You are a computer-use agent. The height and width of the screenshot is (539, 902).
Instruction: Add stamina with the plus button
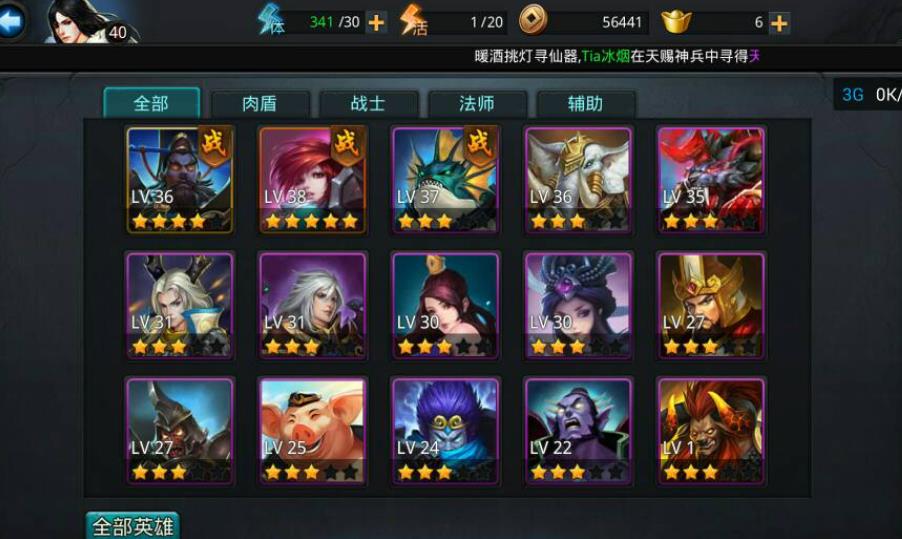pos(377,22)
